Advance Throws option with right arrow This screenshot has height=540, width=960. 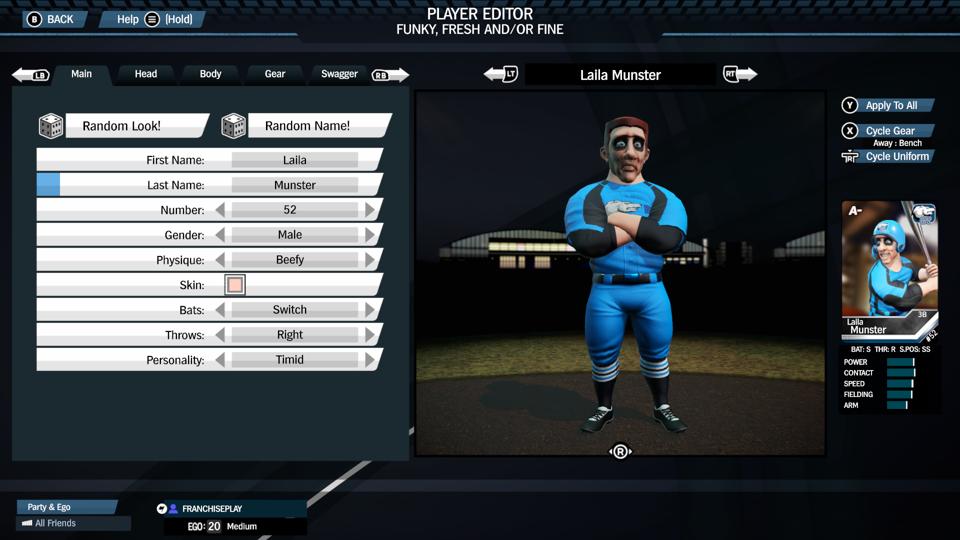tap(370, 335)
